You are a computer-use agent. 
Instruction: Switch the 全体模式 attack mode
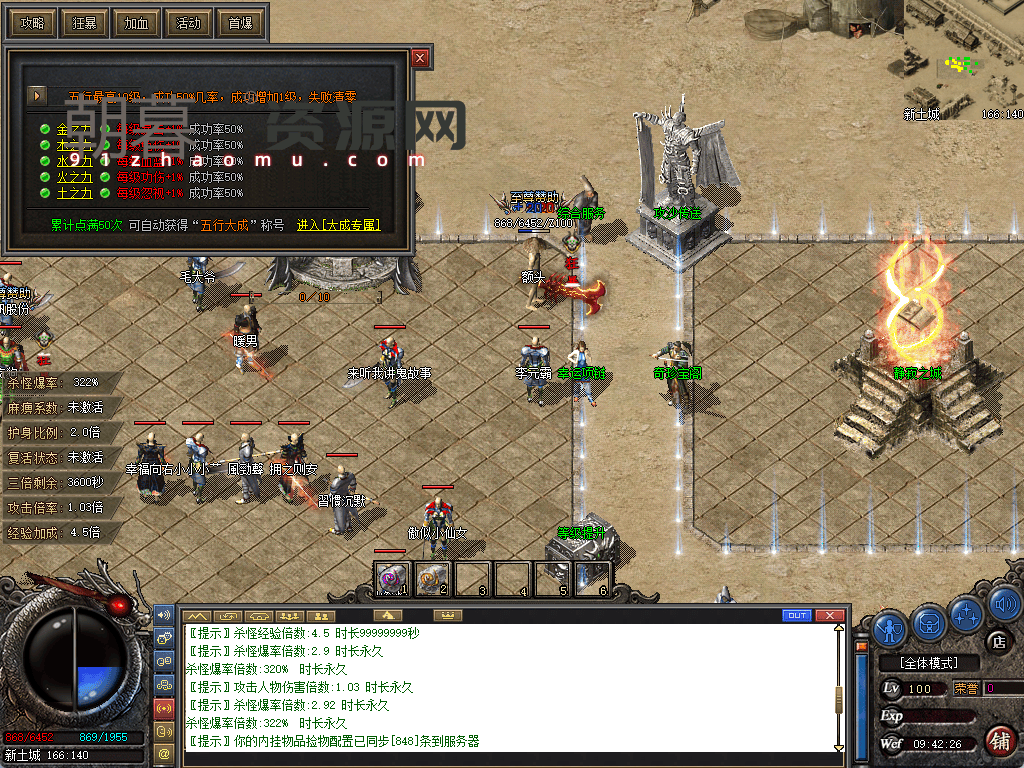927,663
